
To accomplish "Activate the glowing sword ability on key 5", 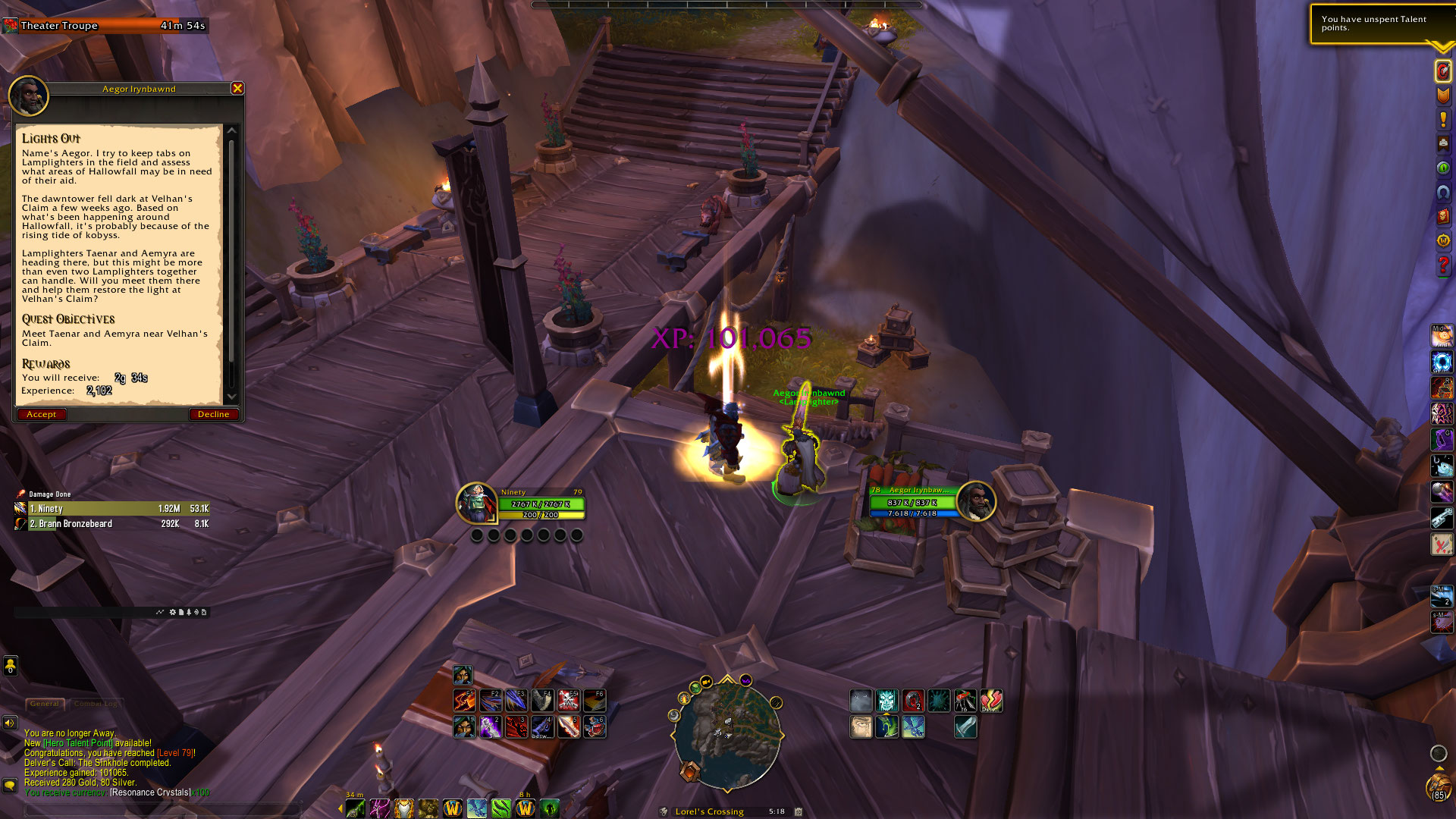I will (x=569, y=726).
